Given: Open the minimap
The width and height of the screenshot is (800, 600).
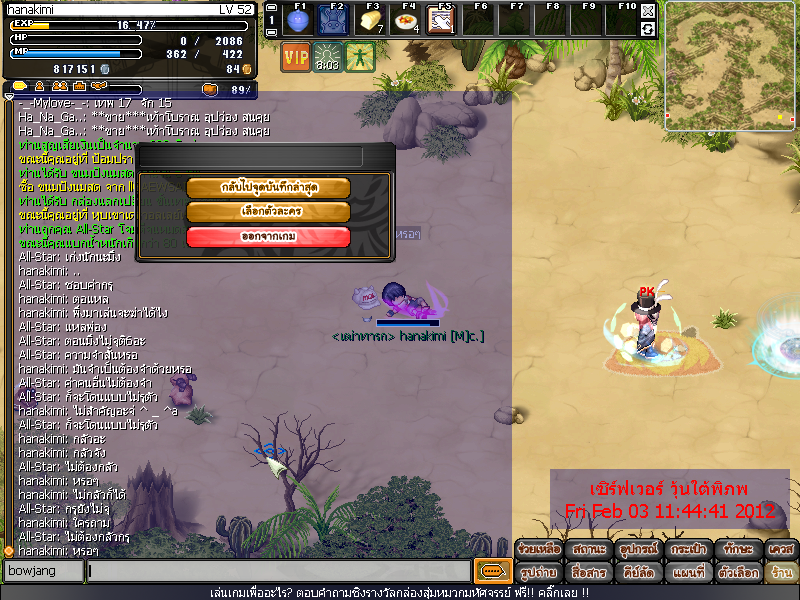Looking at the screenshot, I should (x=730, y=64).
